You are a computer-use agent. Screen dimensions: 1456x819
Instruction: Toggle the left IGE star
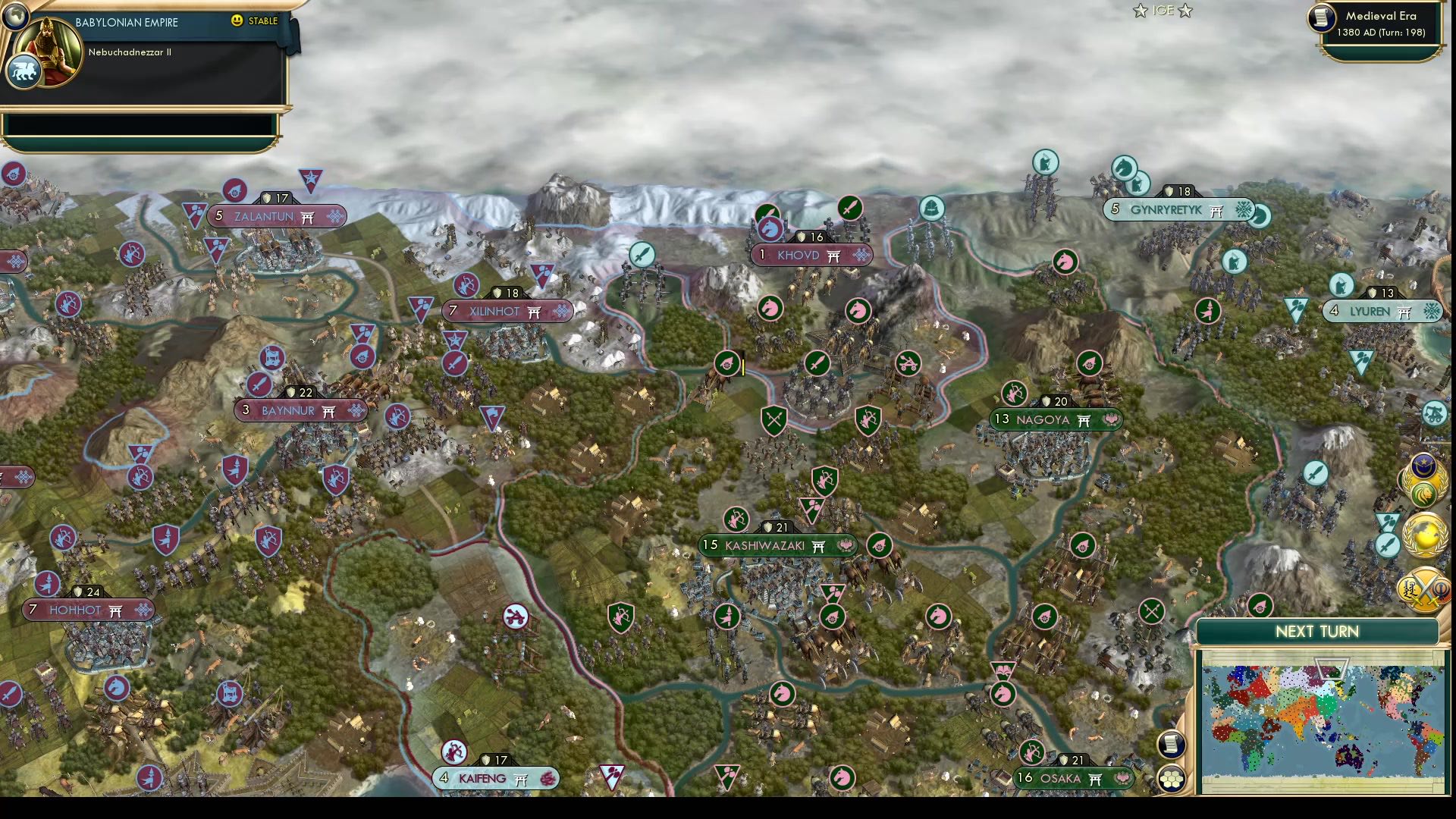[x=1140, y=11]
